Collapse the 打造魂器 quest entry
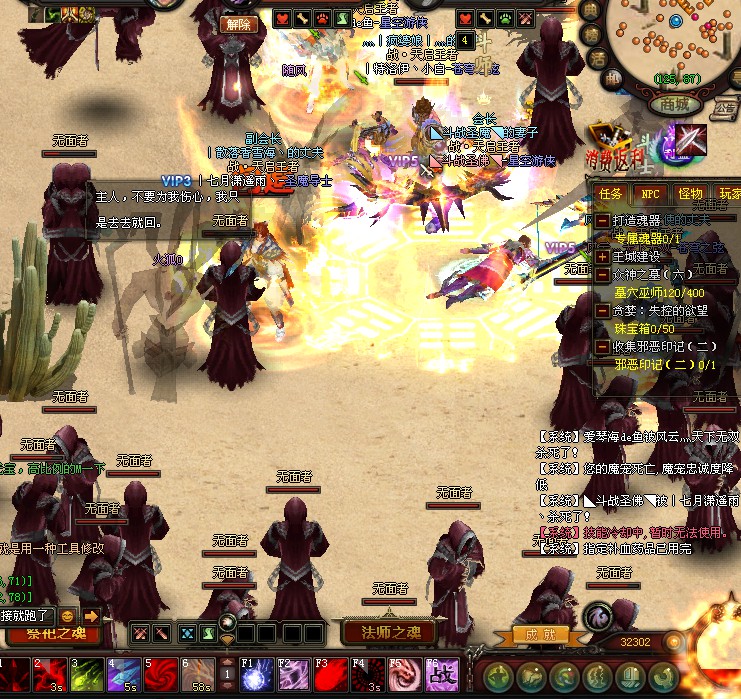741x699 pixels. tap(603, 220)
